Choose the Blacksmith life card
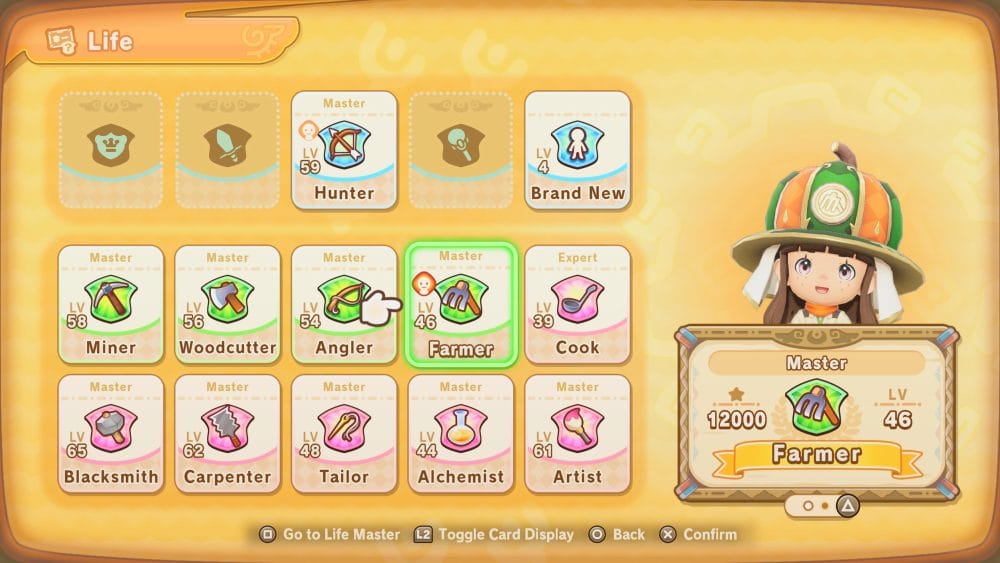 (x=110, y=433)
